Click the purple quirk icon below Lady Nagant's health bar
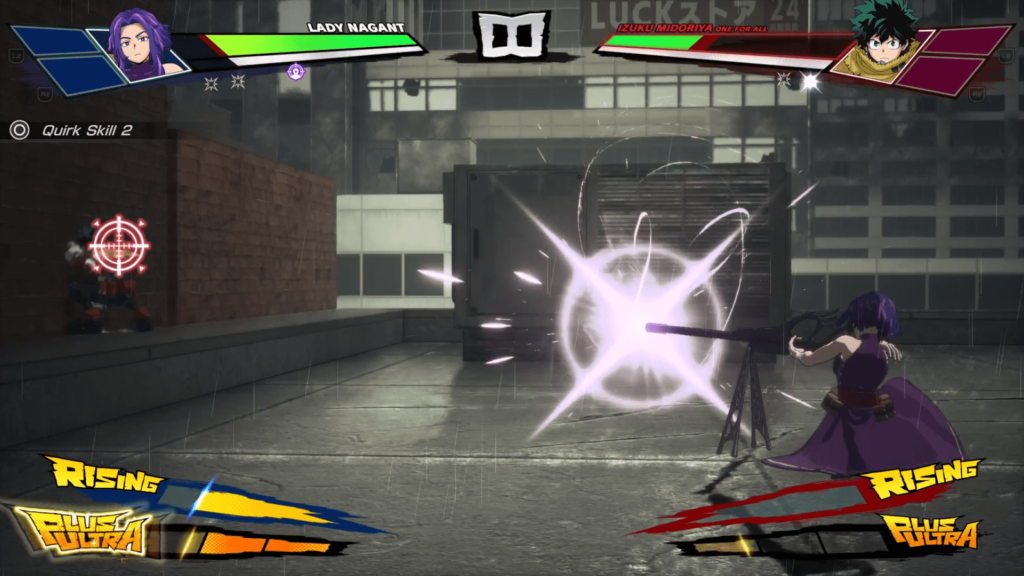This screenshot has width=1024, height=576. point(295,71)
